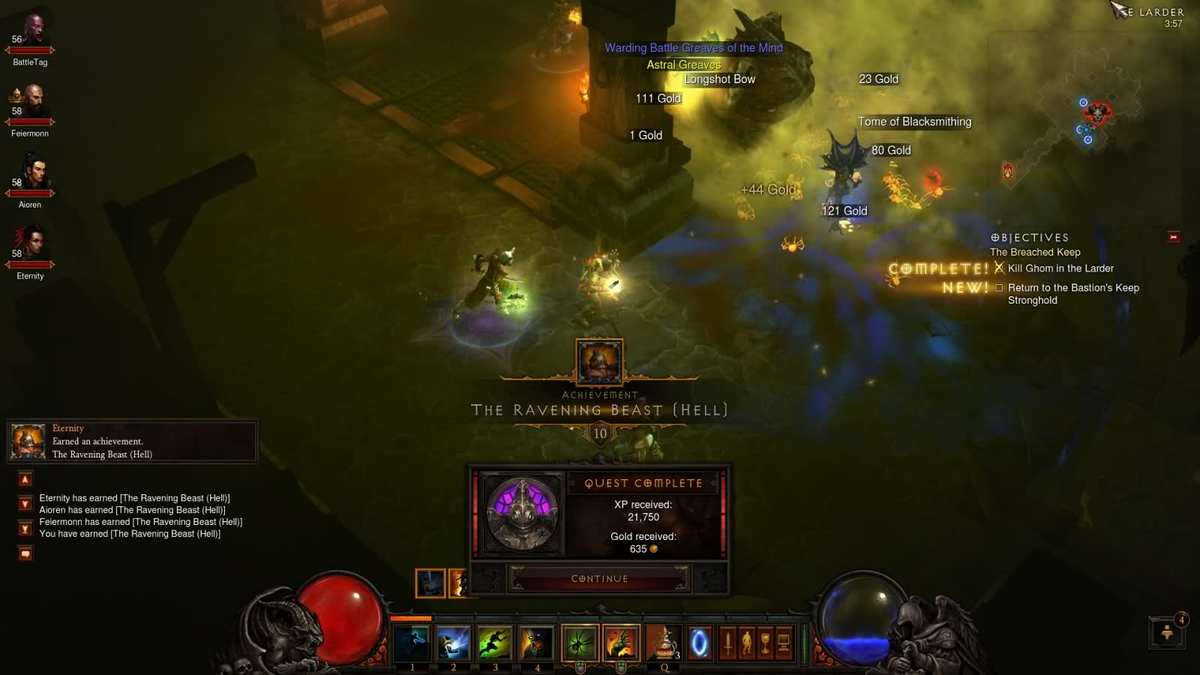Activate skill in hotbar slot 1
Viewport: 1200px width, 675px height.
[411, 643]
